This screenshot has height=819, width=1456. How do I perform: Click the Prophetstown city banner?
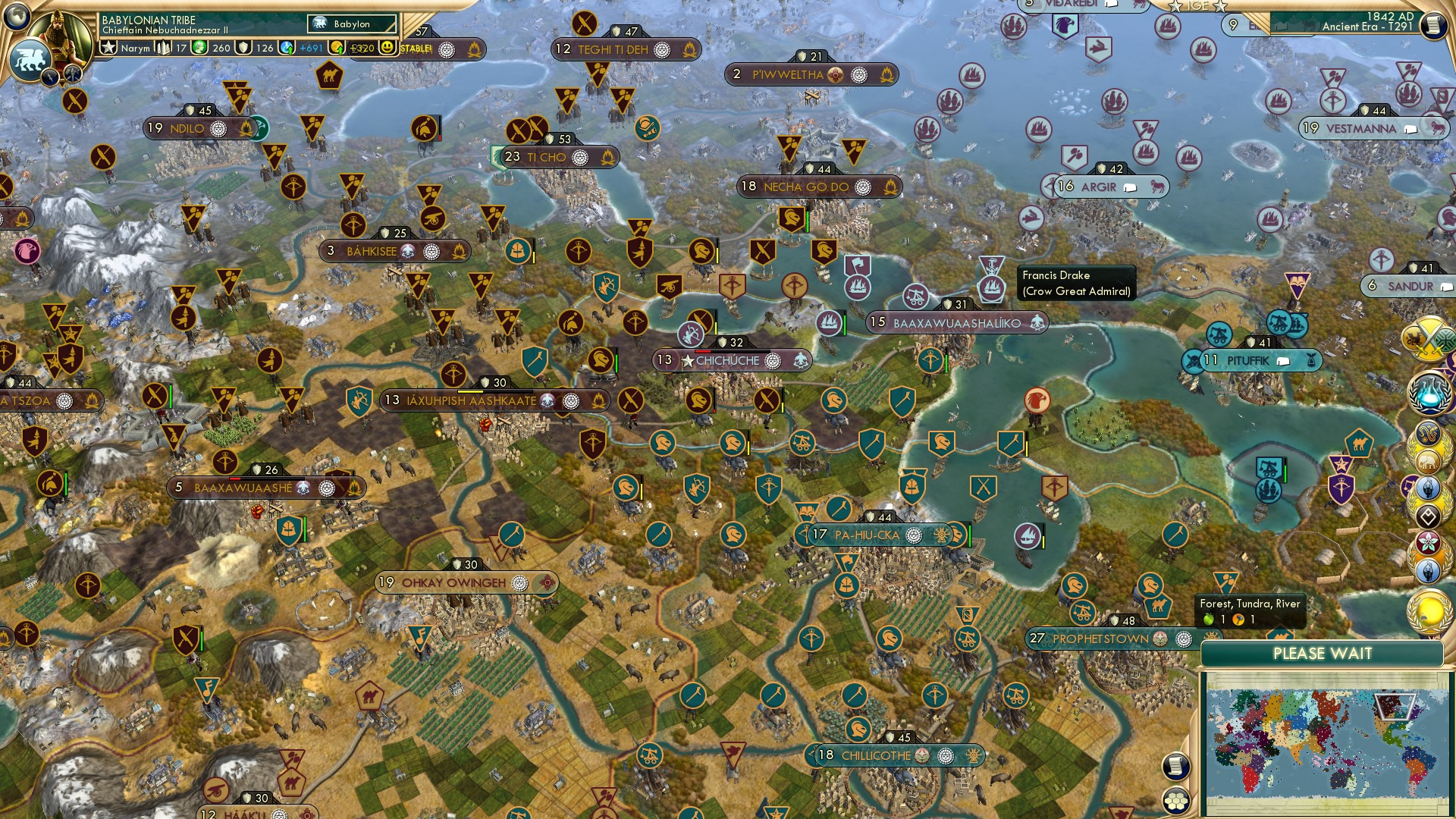click(x=1098, y=639)
